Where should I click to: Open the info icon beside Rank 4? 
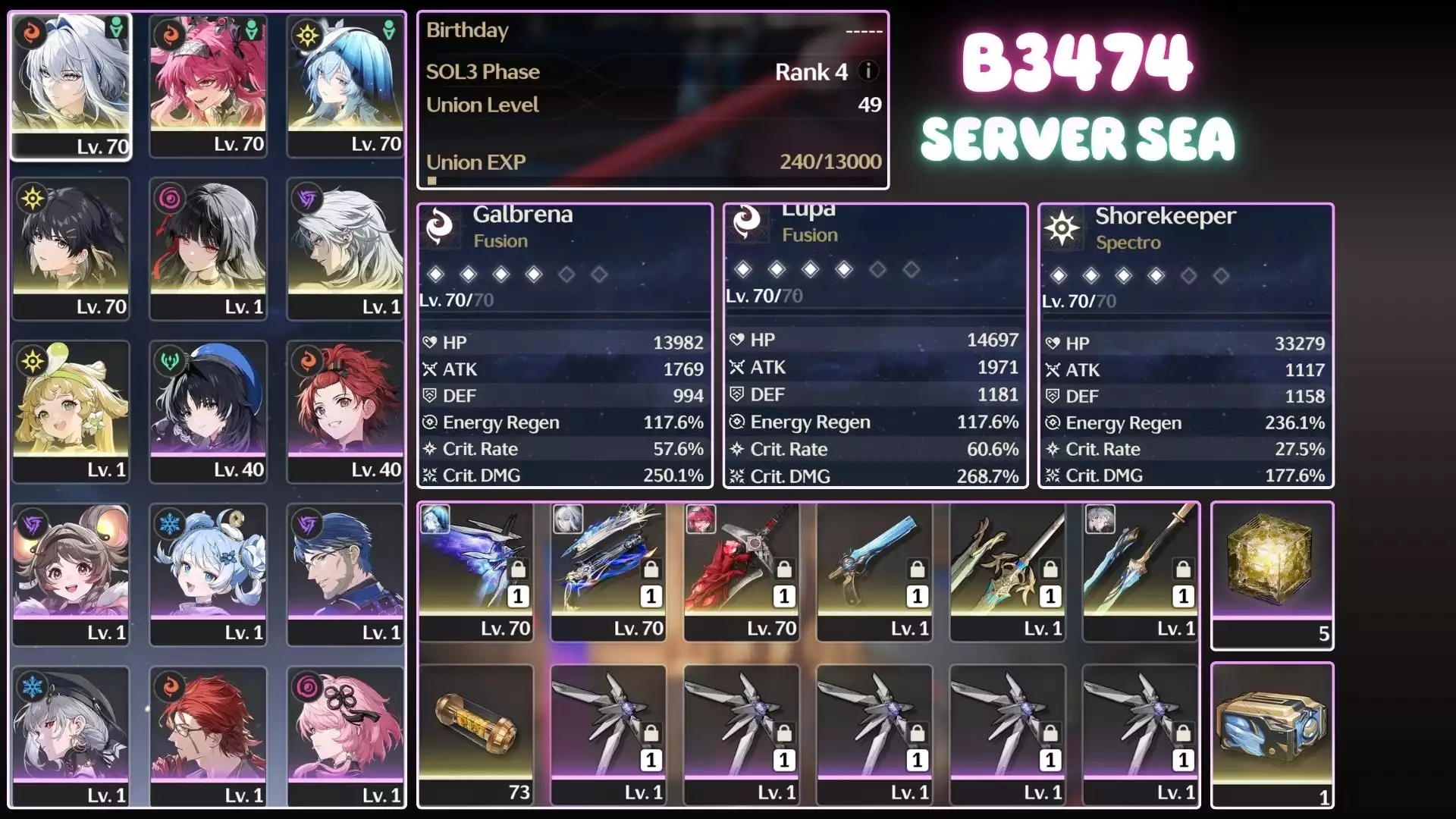point(868,71)
